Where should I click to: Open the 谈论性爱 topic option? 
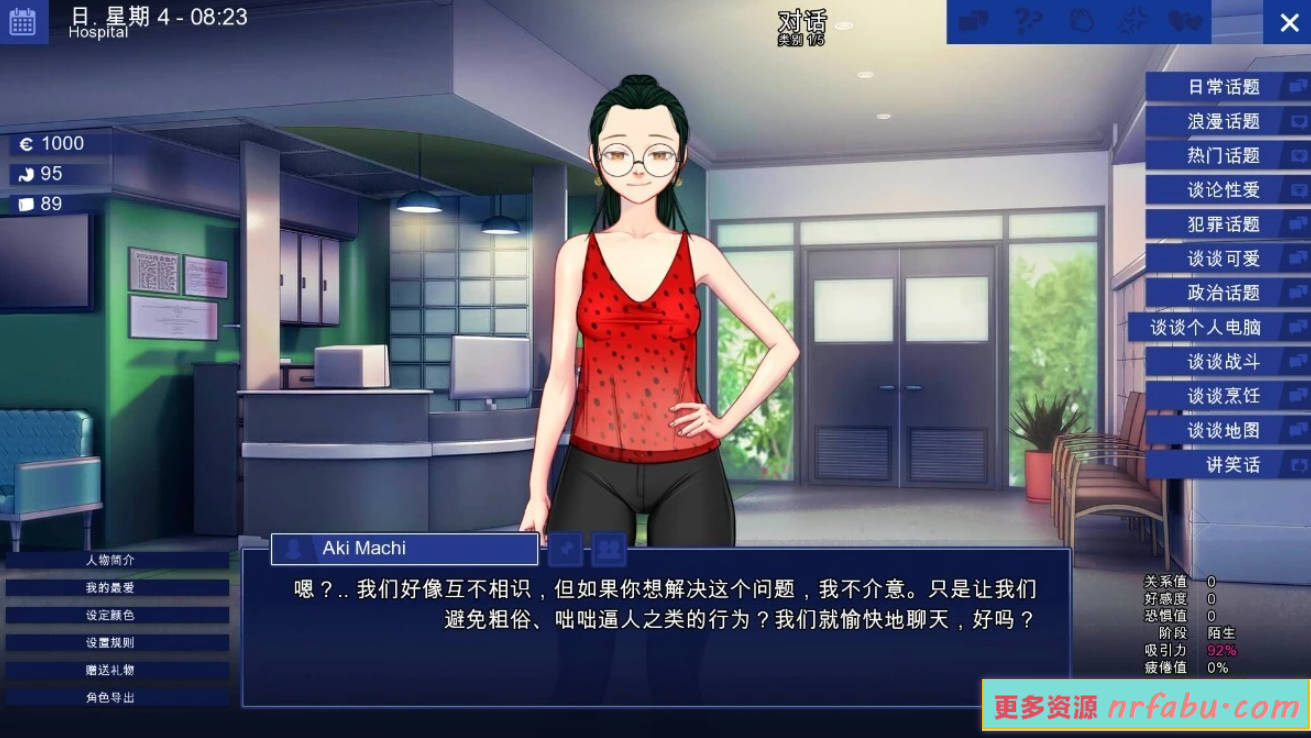pos(1227,190)
